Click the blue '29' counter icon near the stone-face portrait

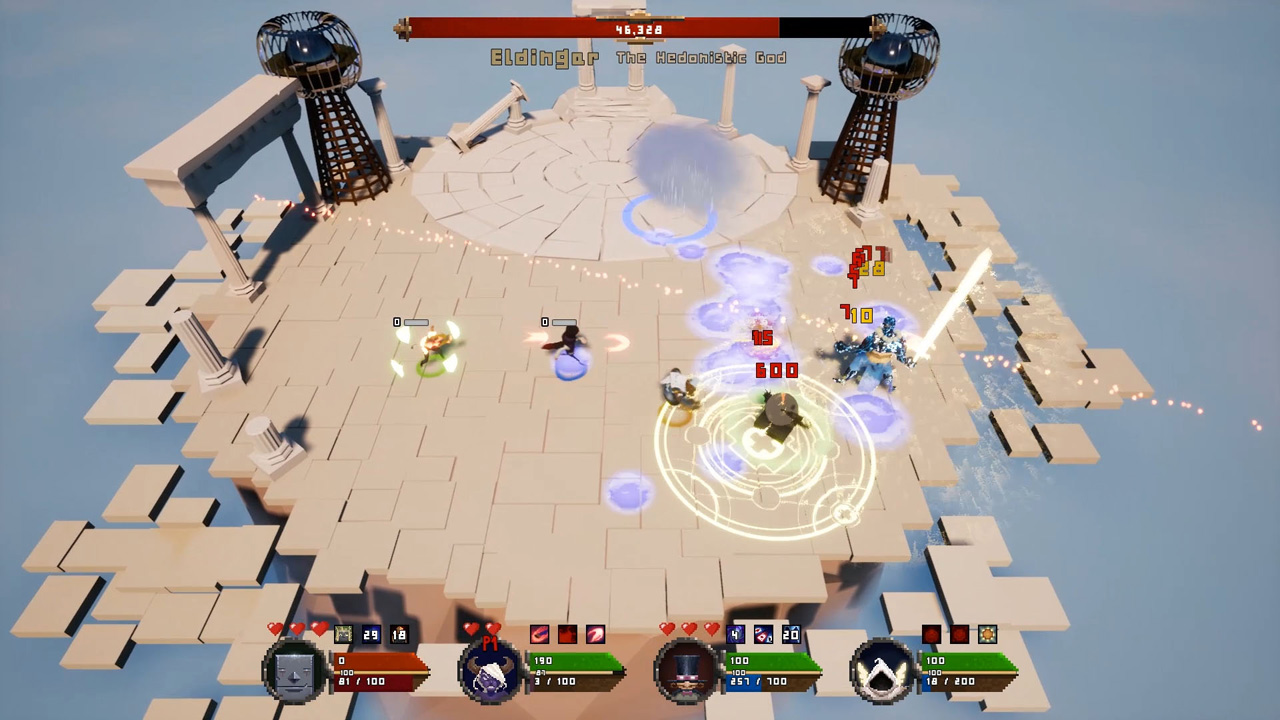pos(370,633)
